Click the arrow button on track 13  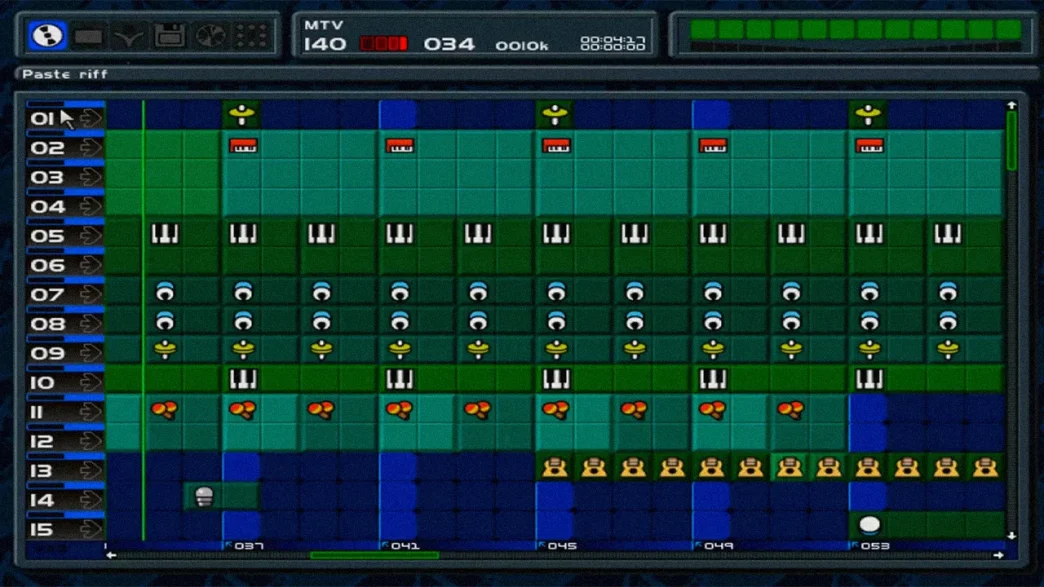coord(91,470)
